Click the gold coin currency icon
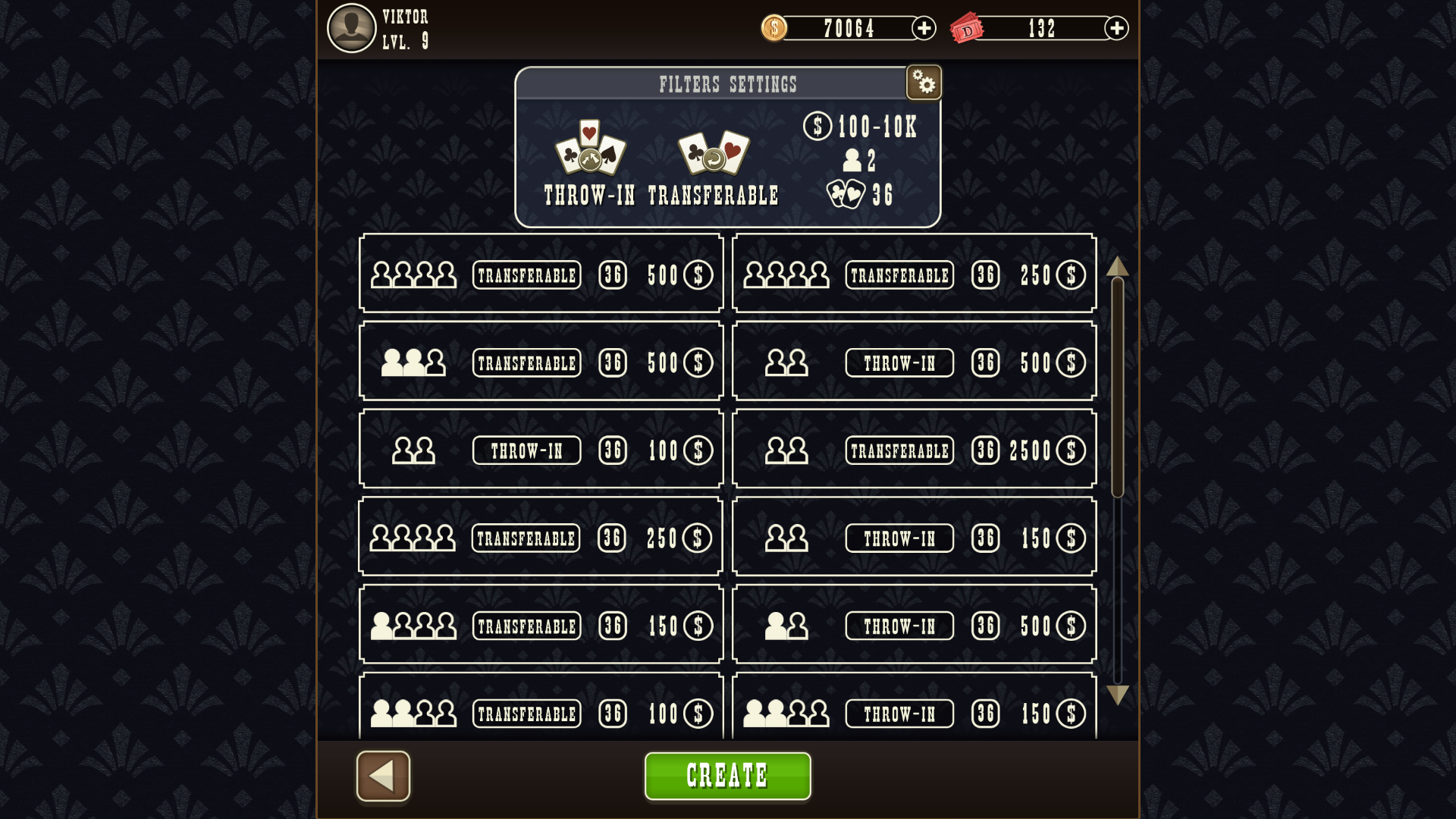 click(773, 28)
